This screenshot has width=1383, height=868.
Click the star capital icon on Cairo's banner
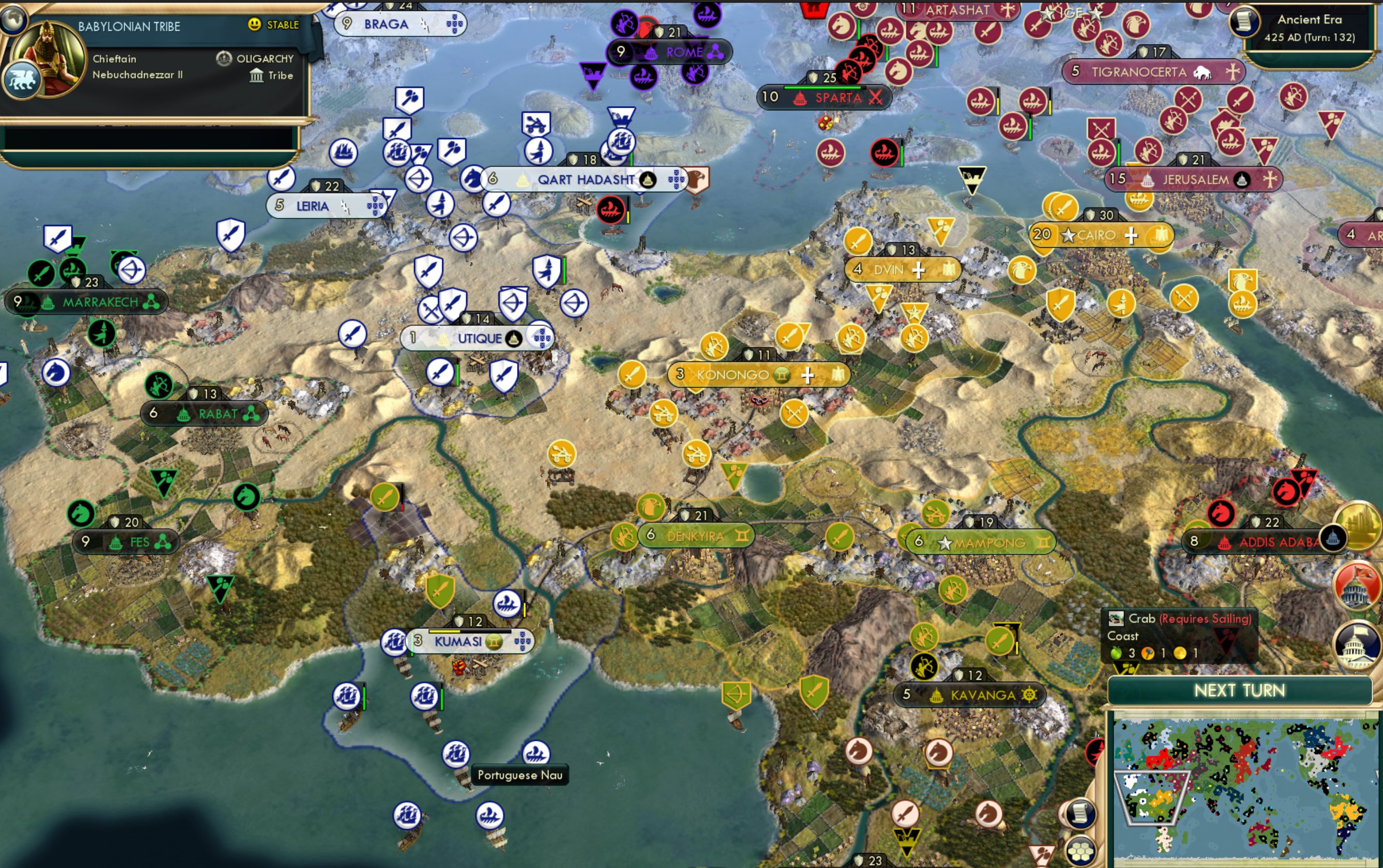pyautogui.click(x=1068, y=235)
